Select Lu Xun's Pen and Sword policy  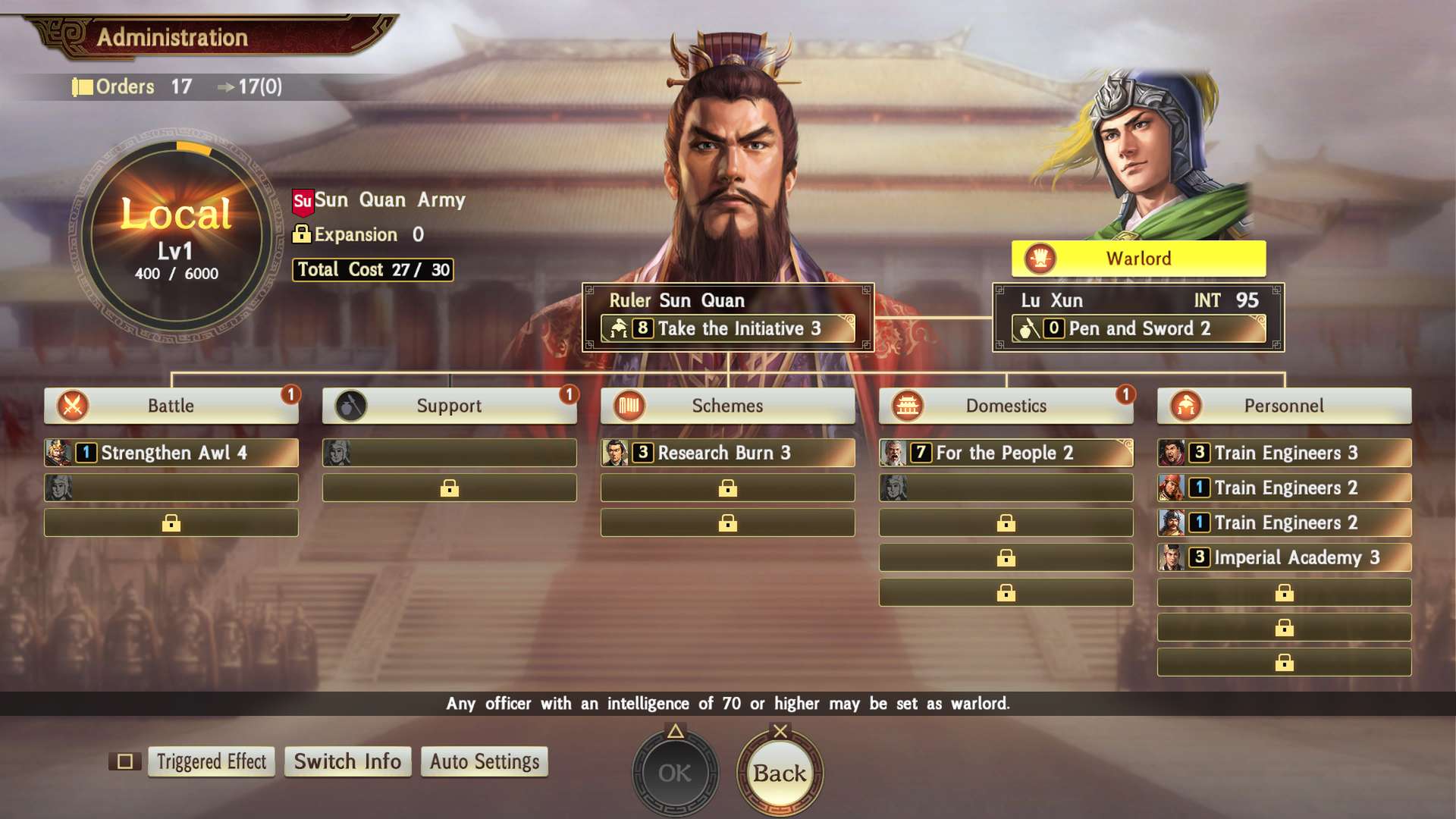(x=1138, y=328)
